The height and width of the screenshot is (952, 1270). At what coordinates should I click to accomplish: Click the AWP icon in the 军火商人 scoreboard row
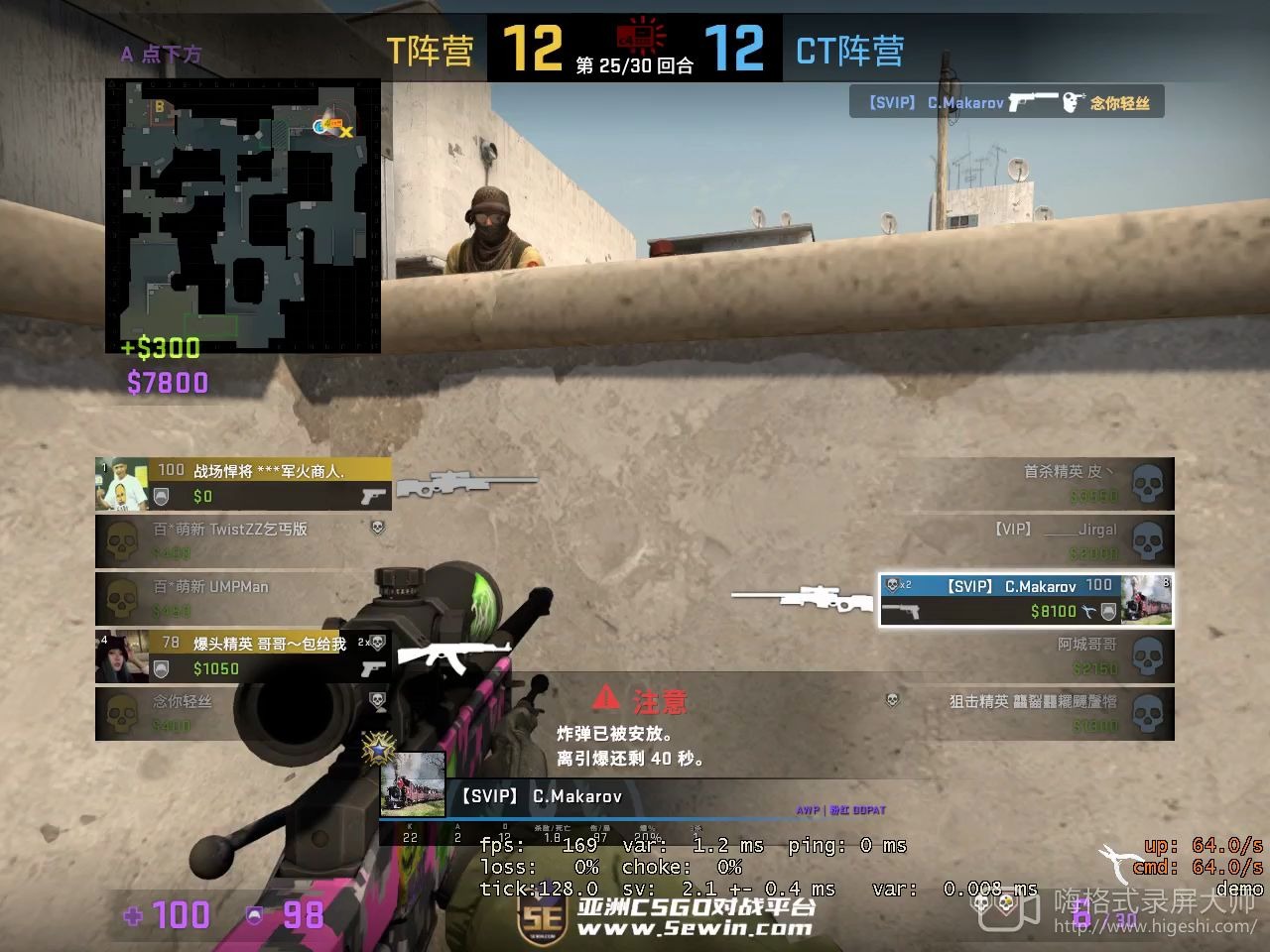(x=468, y=484)
